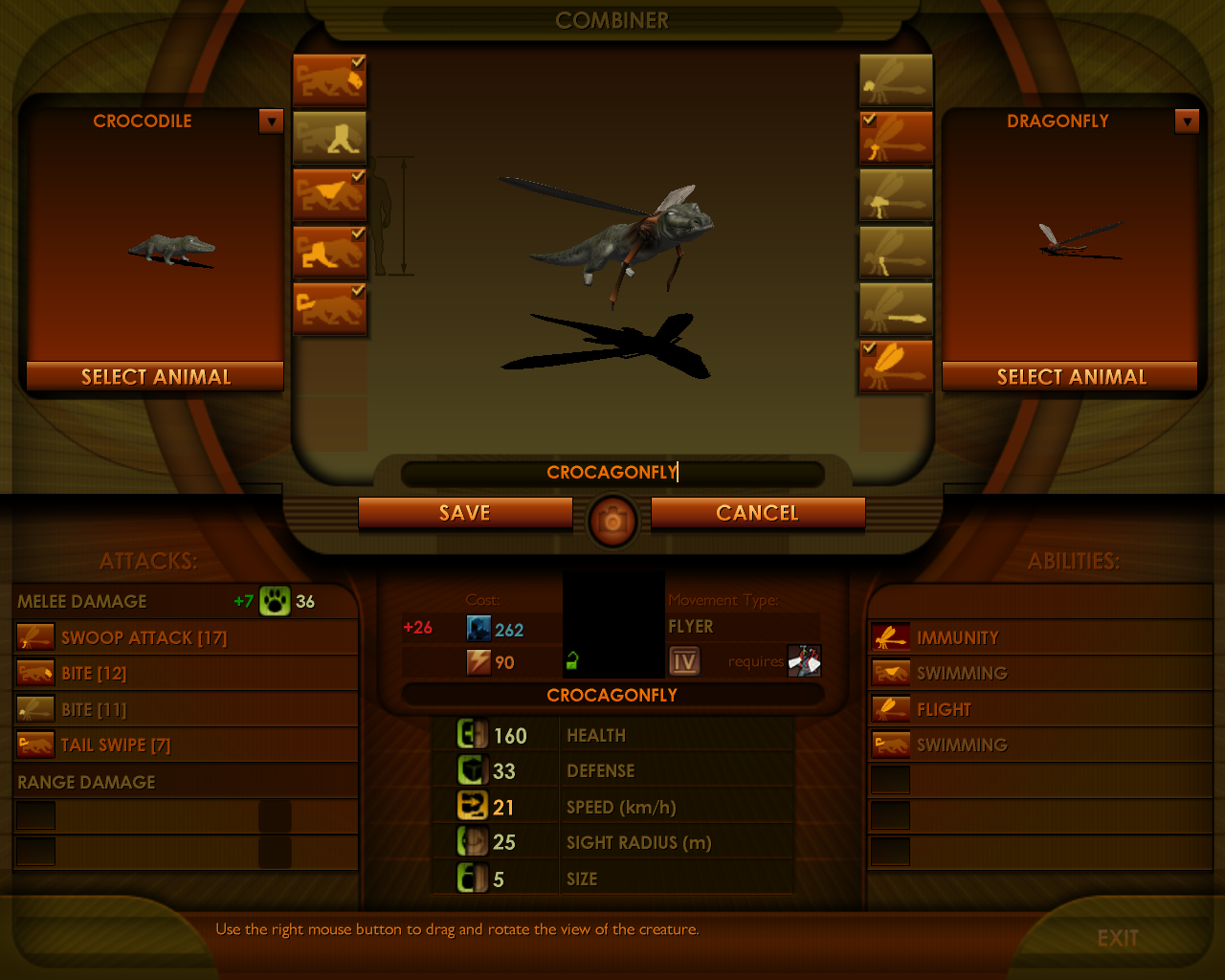Toggle the crocodile tail body part
Viewport: 1225px width, 980px height.
[329, 309]
